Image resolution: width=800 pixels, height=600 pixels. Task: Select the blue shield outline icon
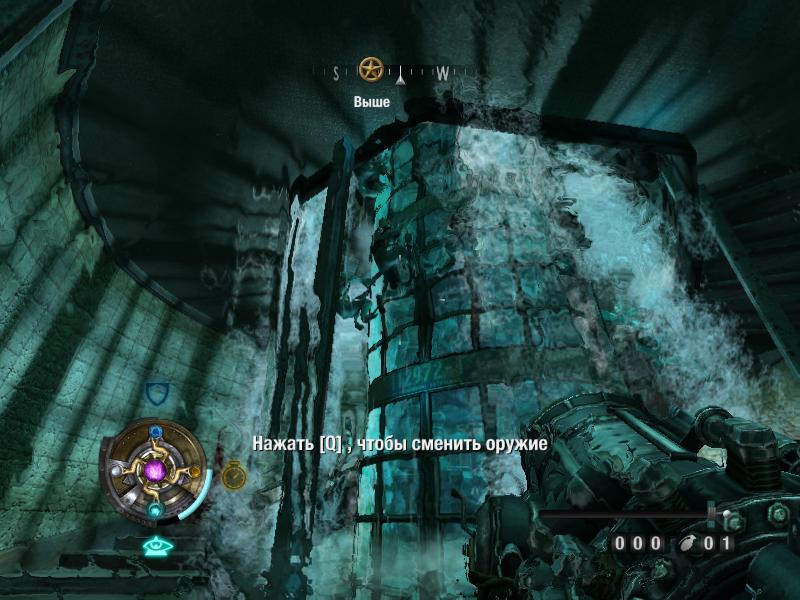pos(155,391)
